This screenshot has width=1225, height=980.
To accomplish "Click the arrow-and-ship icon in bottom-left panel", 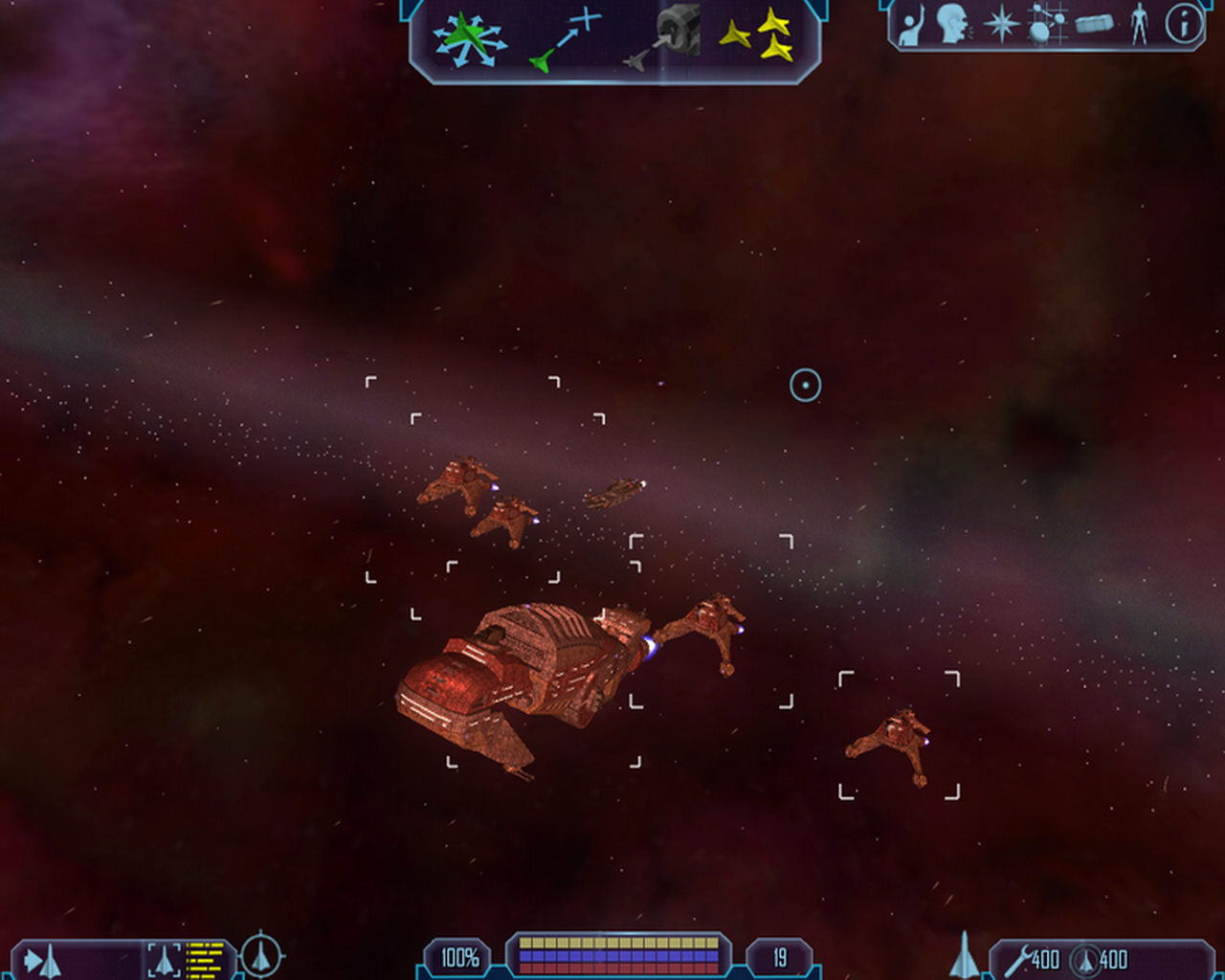I will click(42, 960).
